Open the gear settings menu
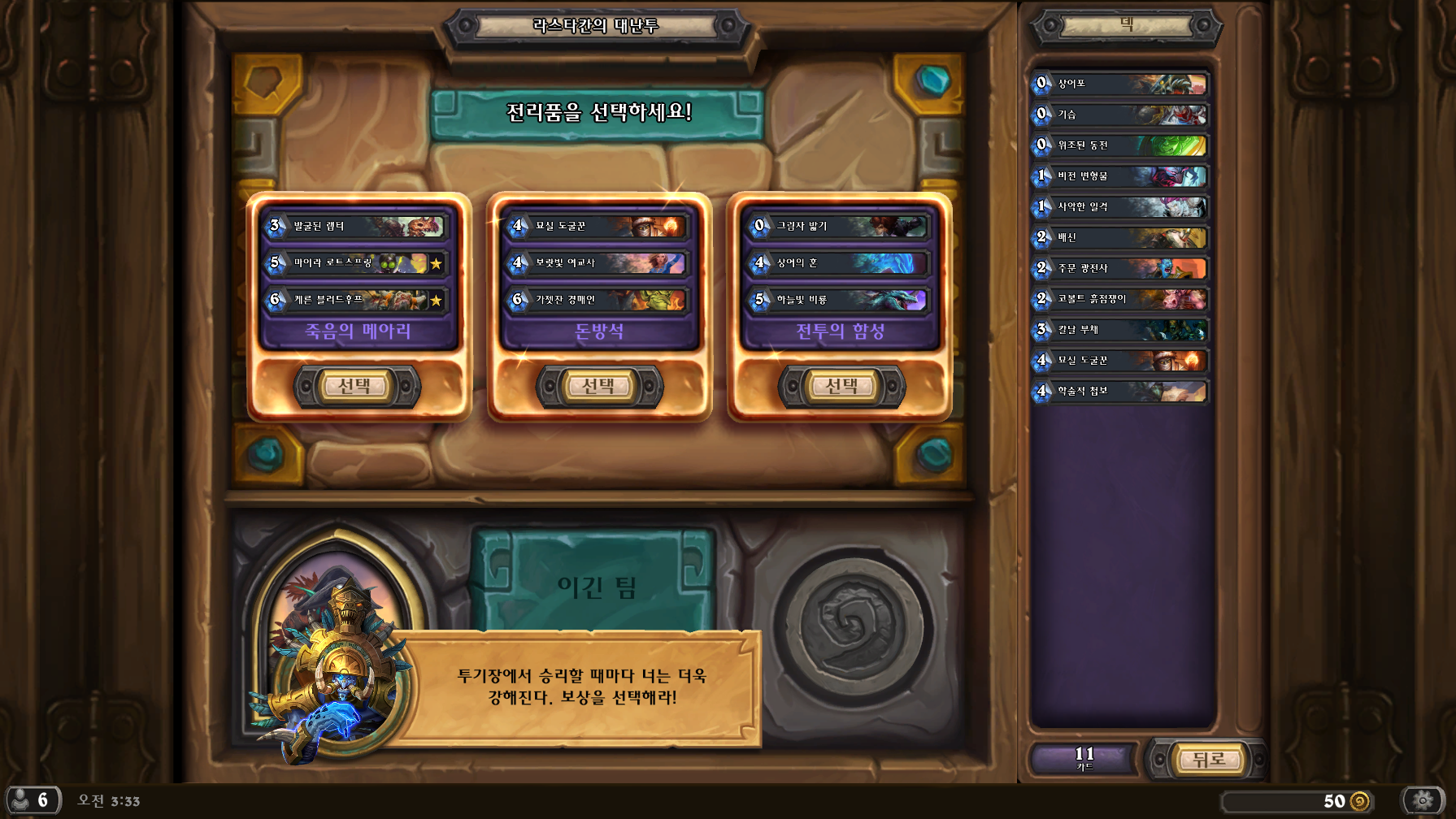This screenshot has height=819, width=1456. (1422, 800)
